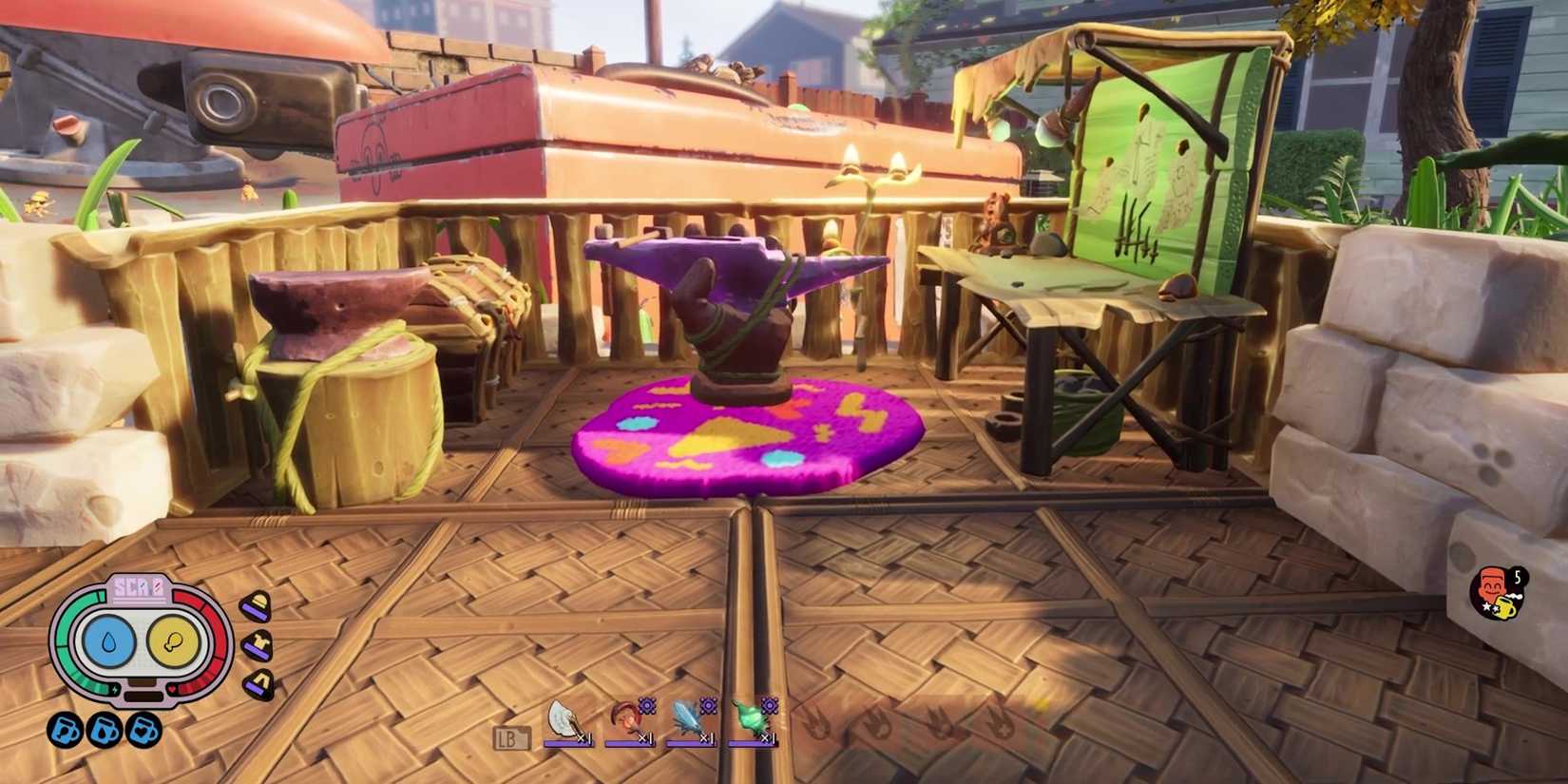Click the topmost yellow bell buff icon
Image resolution: width=1568 pixels, height=784 pixels.
coord(258,605)
